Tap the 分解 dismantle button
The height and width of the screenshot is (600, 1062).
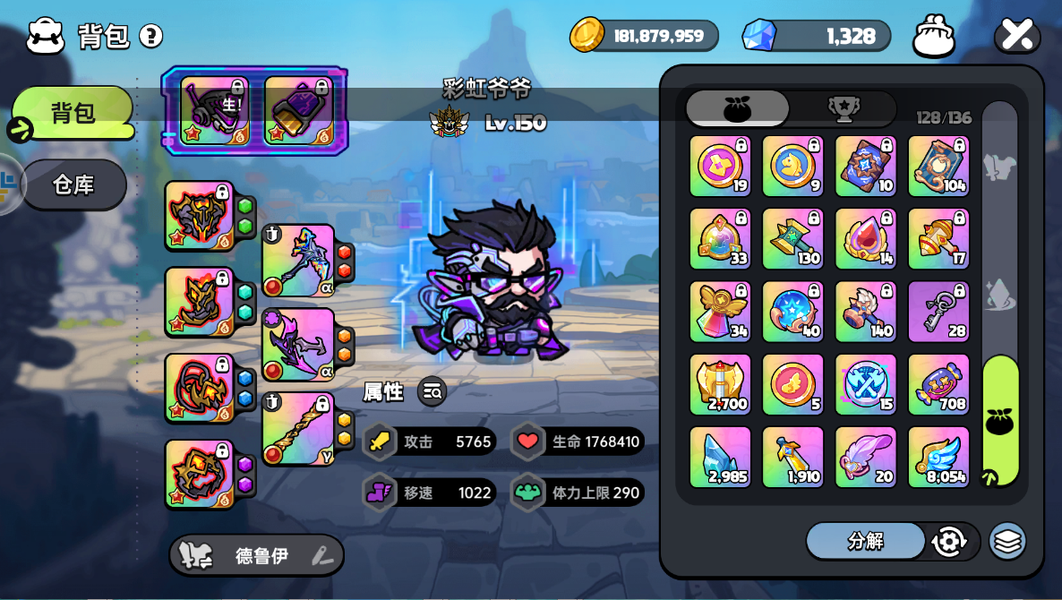865,541
